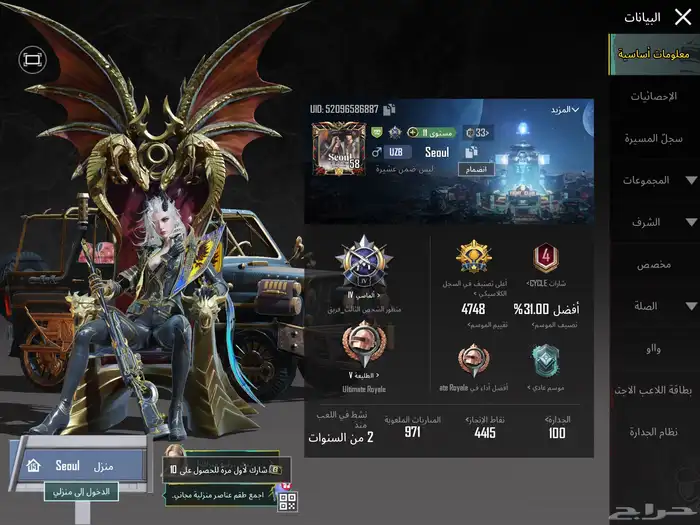Close the profile data screen
The image size is (700, 525).
click(683, 17)
